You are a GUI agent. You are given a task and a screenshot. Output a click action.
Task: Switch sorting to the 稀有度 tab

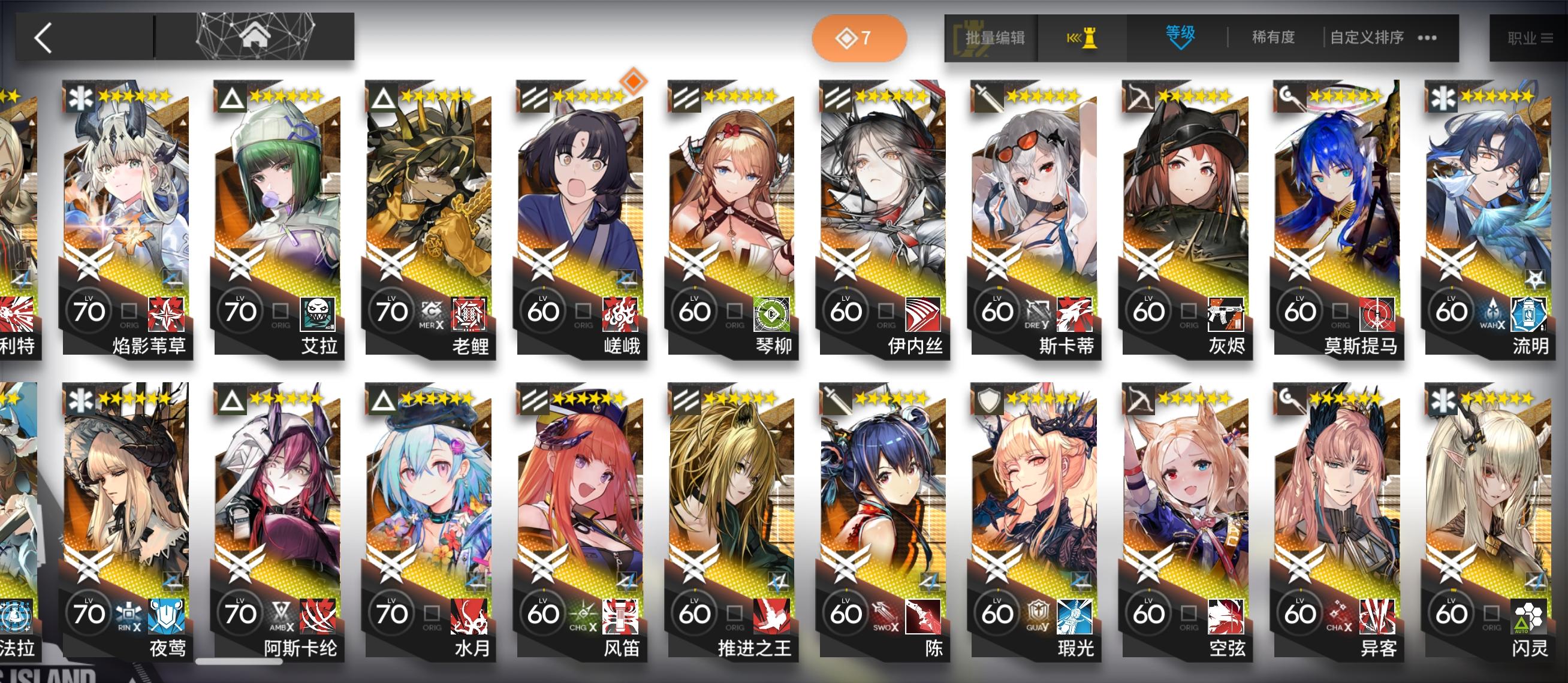1273,37
